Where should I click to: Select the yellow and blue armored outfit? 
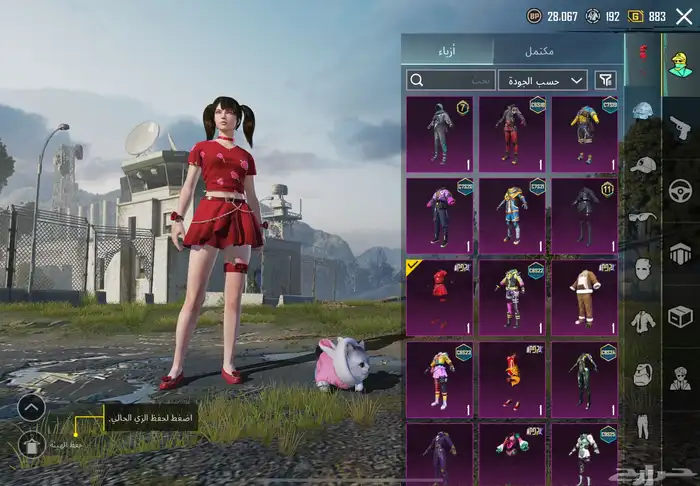(x=584, y=133)
